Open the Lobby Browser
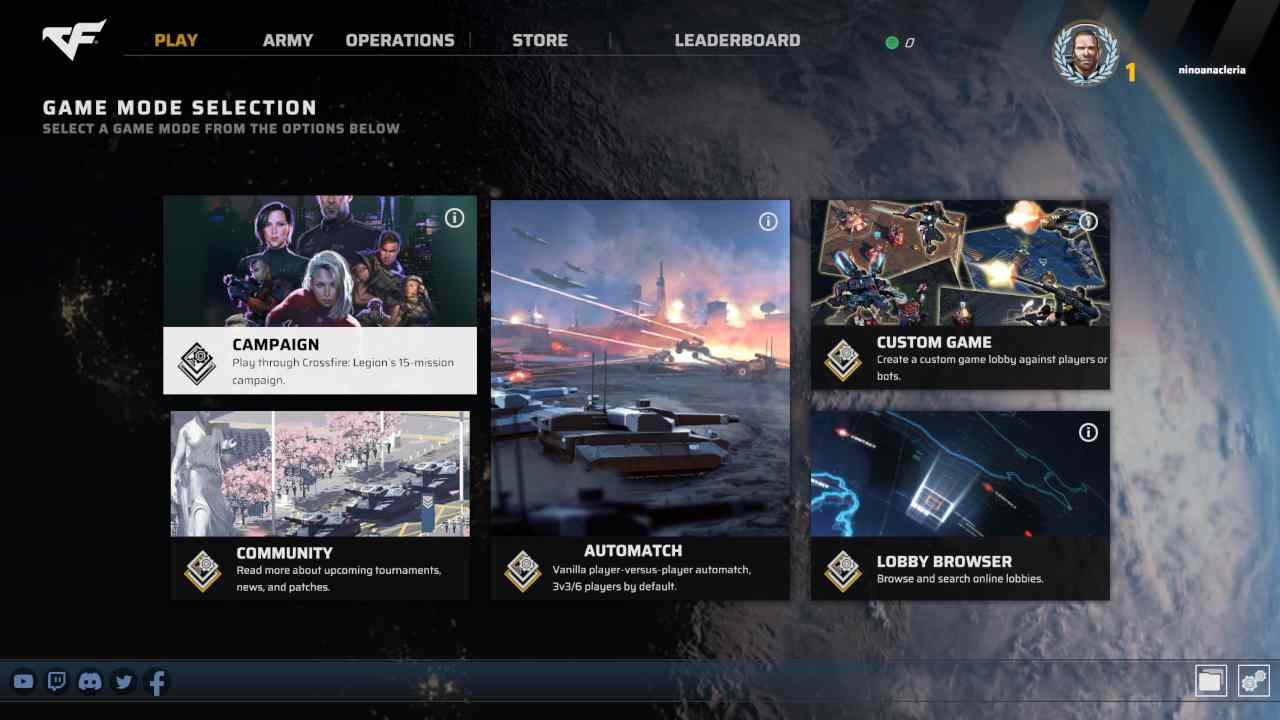1280x720 pixels. [x=960, y=505]
